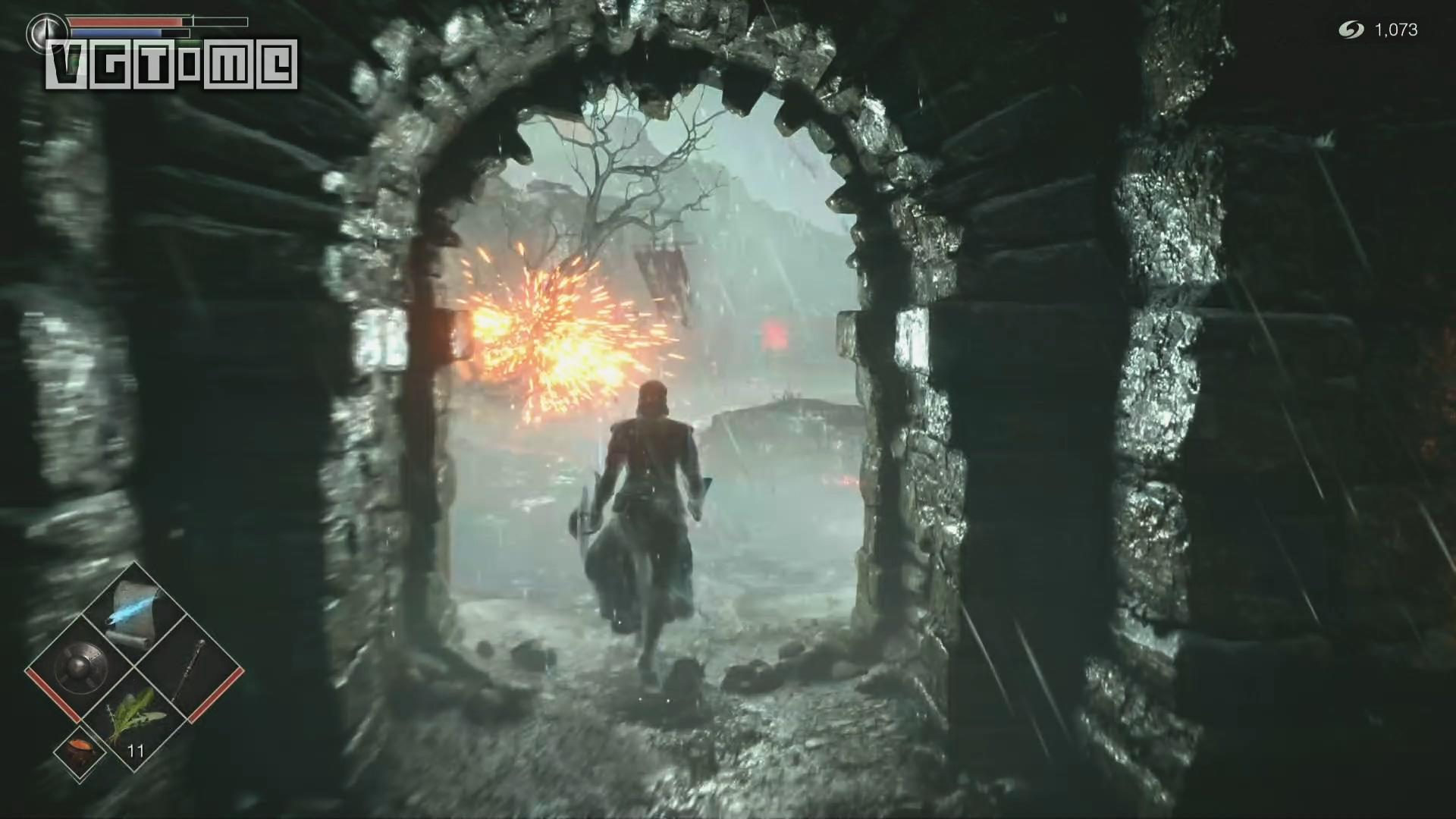This screenshot has width=1456, height=819.
Task: Click the orange spark explosion beyond the arch
Action: tap(546, 326)
